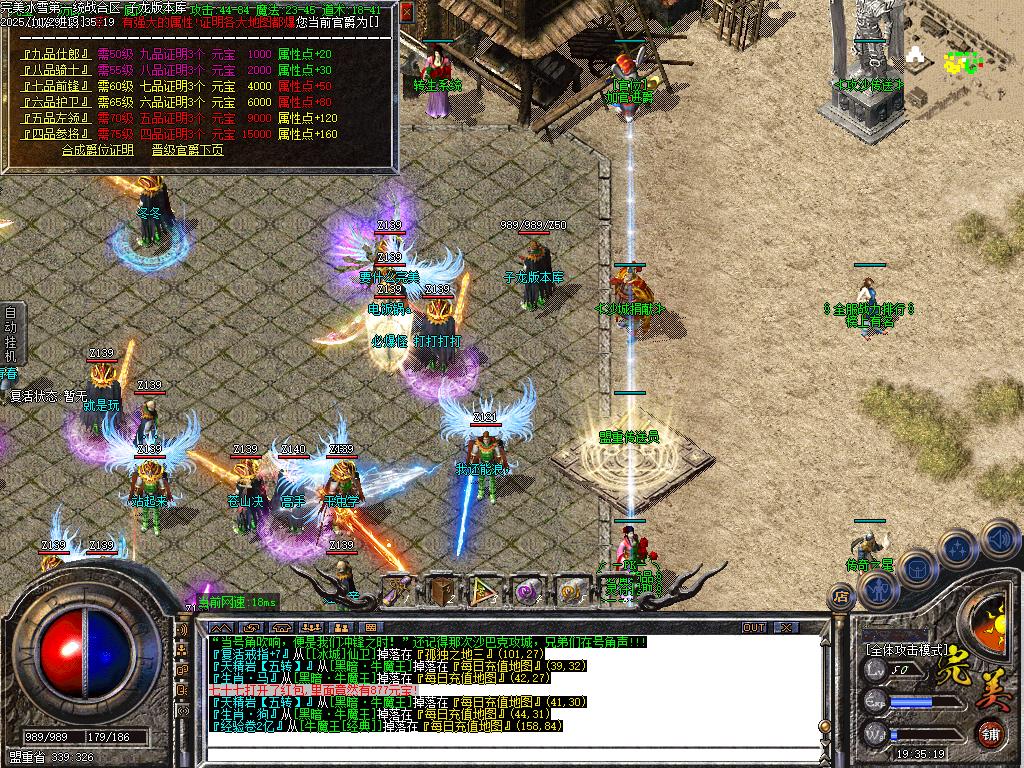The image size is (1024, 768).
Task: Toggle the 自动挂机 auto-combat button
Action: (x=10, y=334)
